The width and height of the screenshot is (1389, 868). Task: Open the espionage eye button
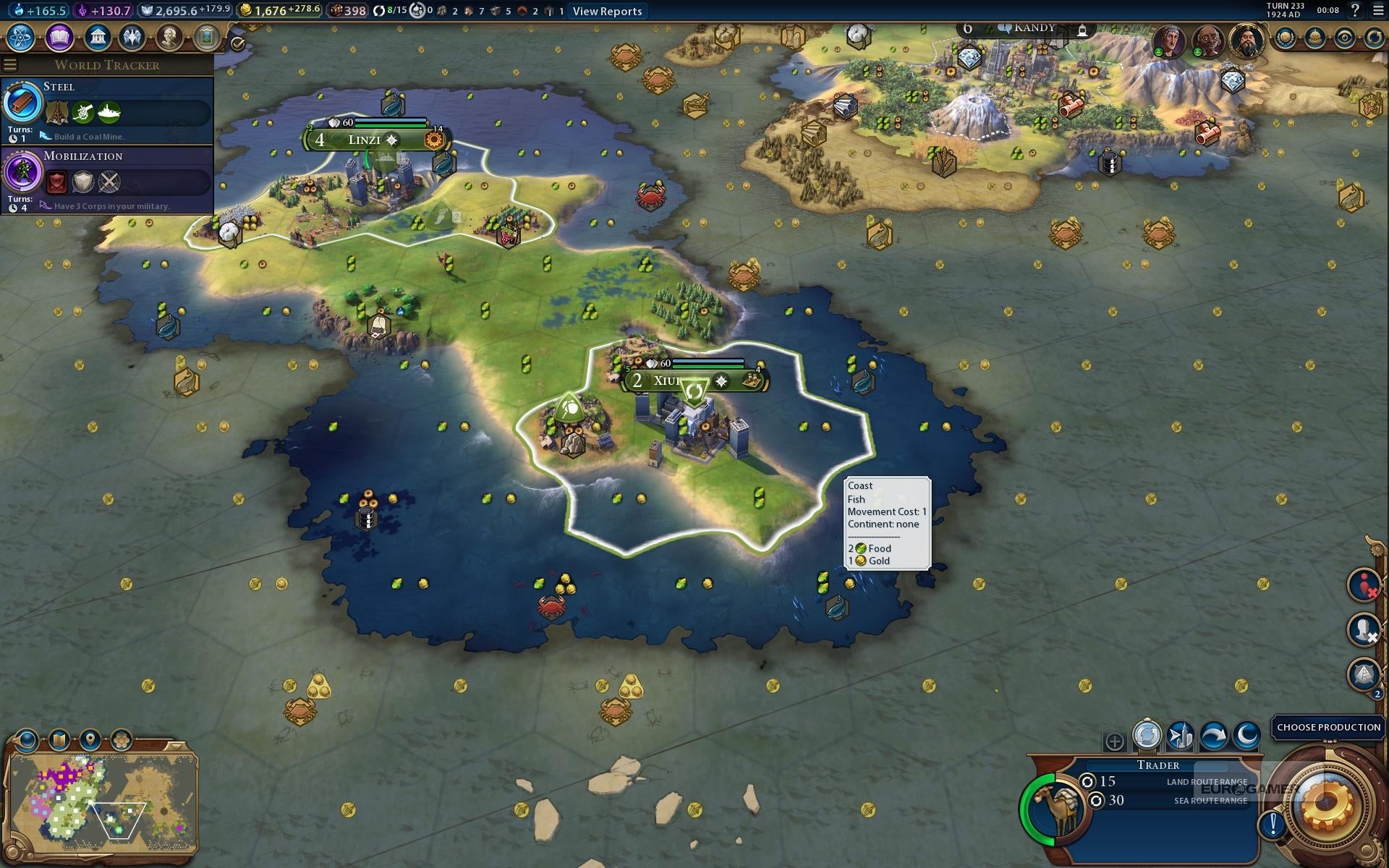coord(1344,38)
